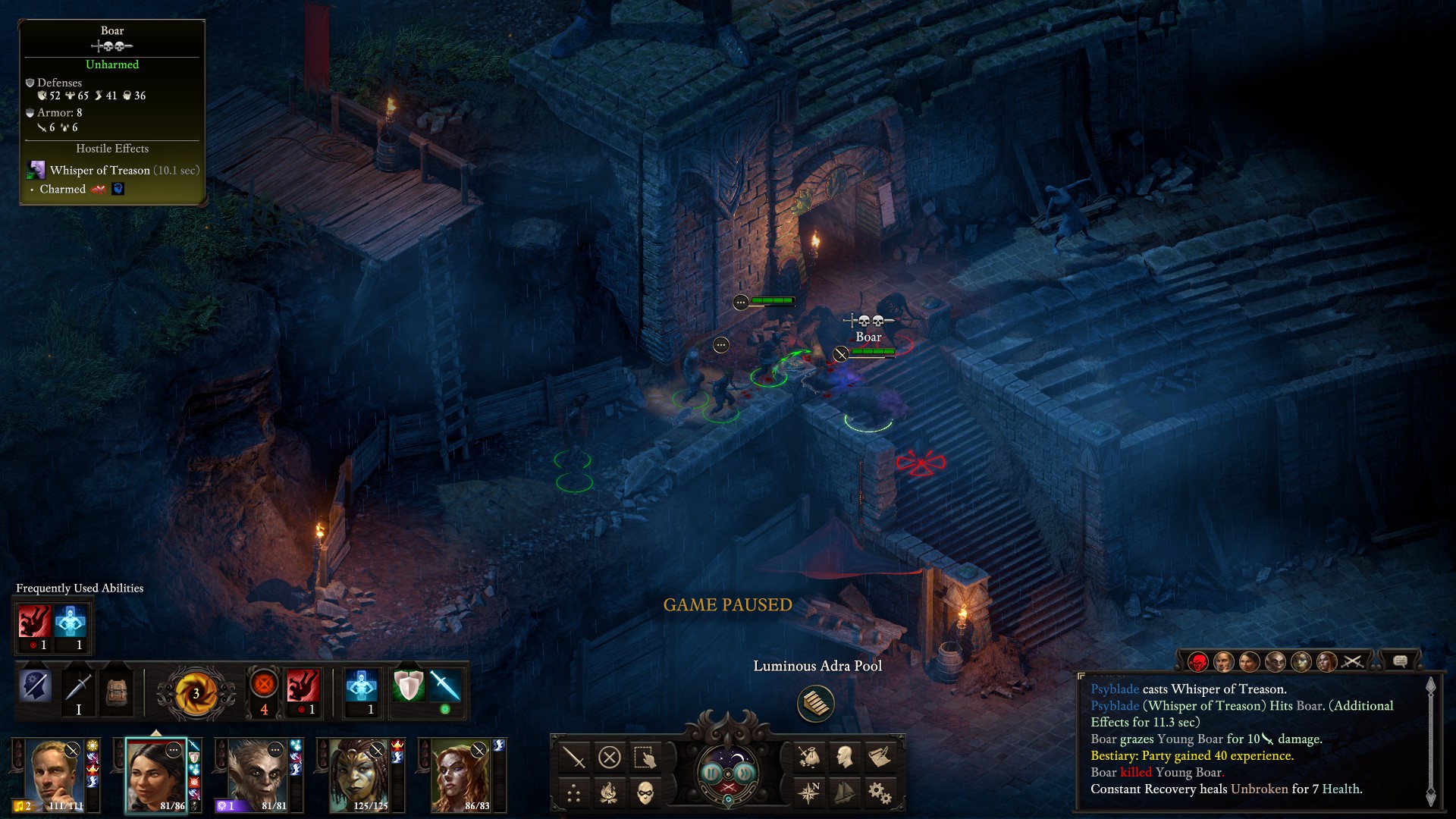This screenshot has width=1456, height=819.
Task: Click the select-all party button
Action: click(645, 757)
